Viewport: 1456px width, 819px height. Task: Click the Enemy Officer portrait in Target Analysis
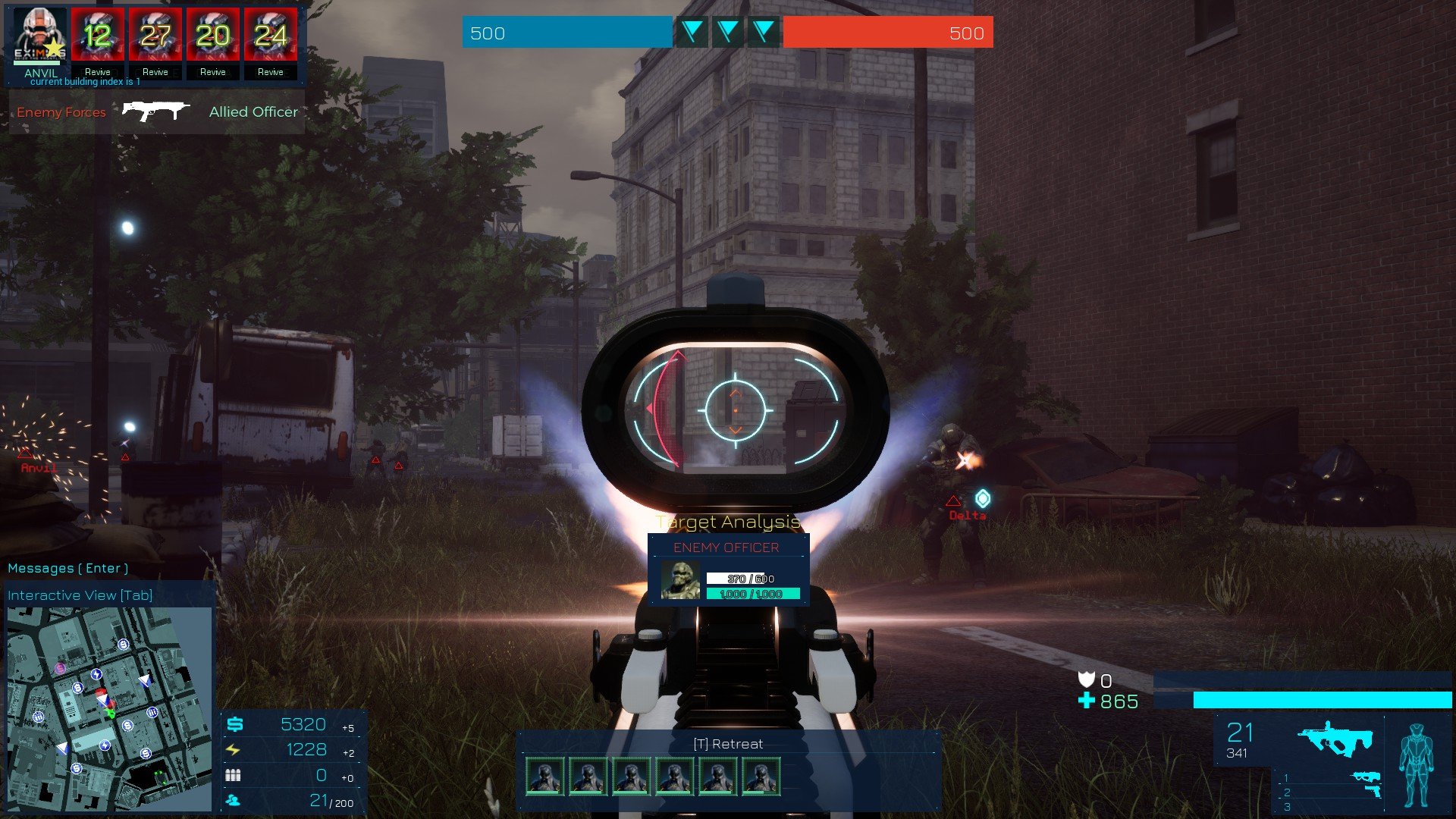click(679, 580)
